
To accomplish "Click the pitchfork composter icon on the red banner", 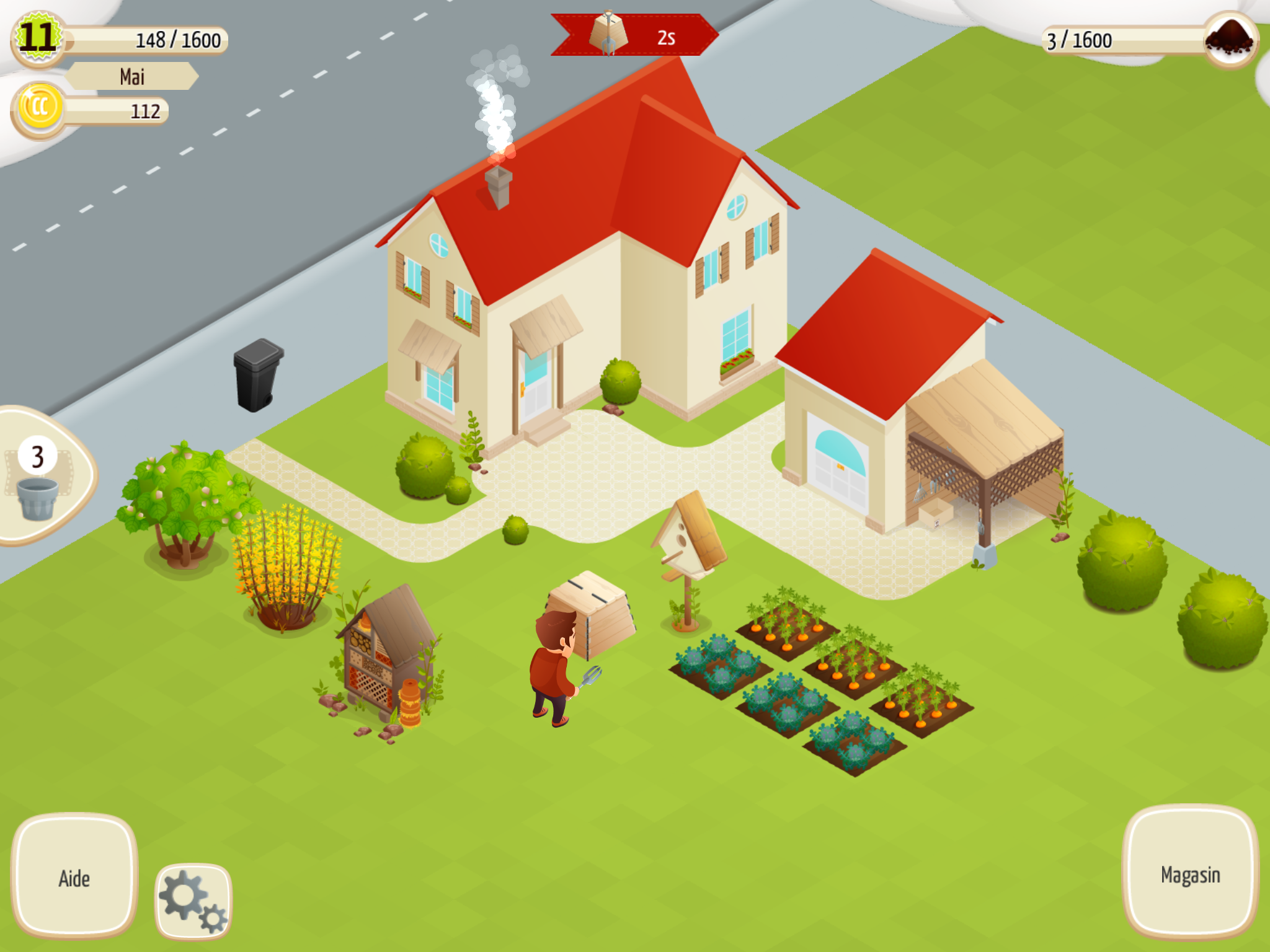I will point(610,34).
